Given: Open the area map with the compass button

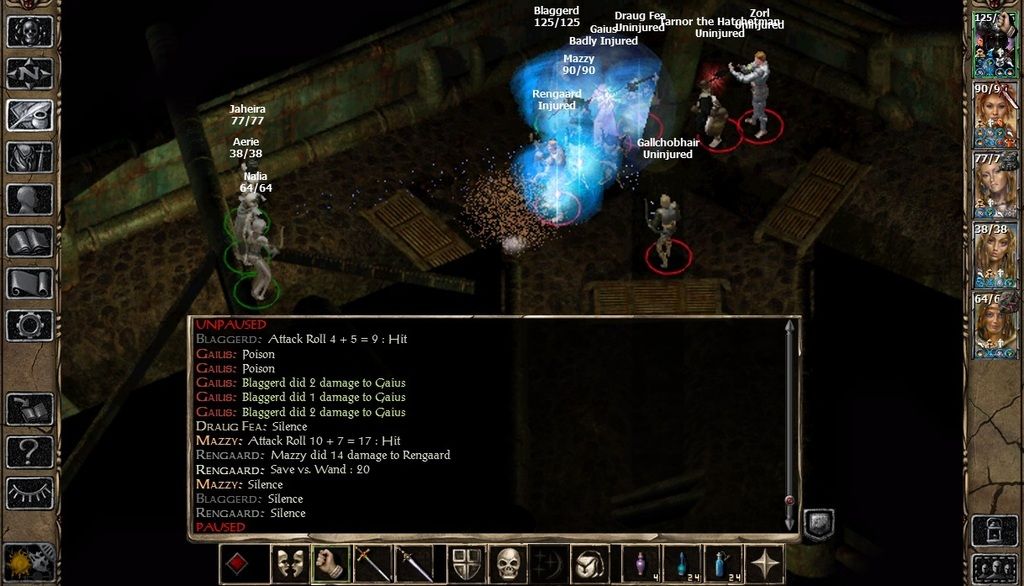Looking at the screenshot, I should 30,73.
